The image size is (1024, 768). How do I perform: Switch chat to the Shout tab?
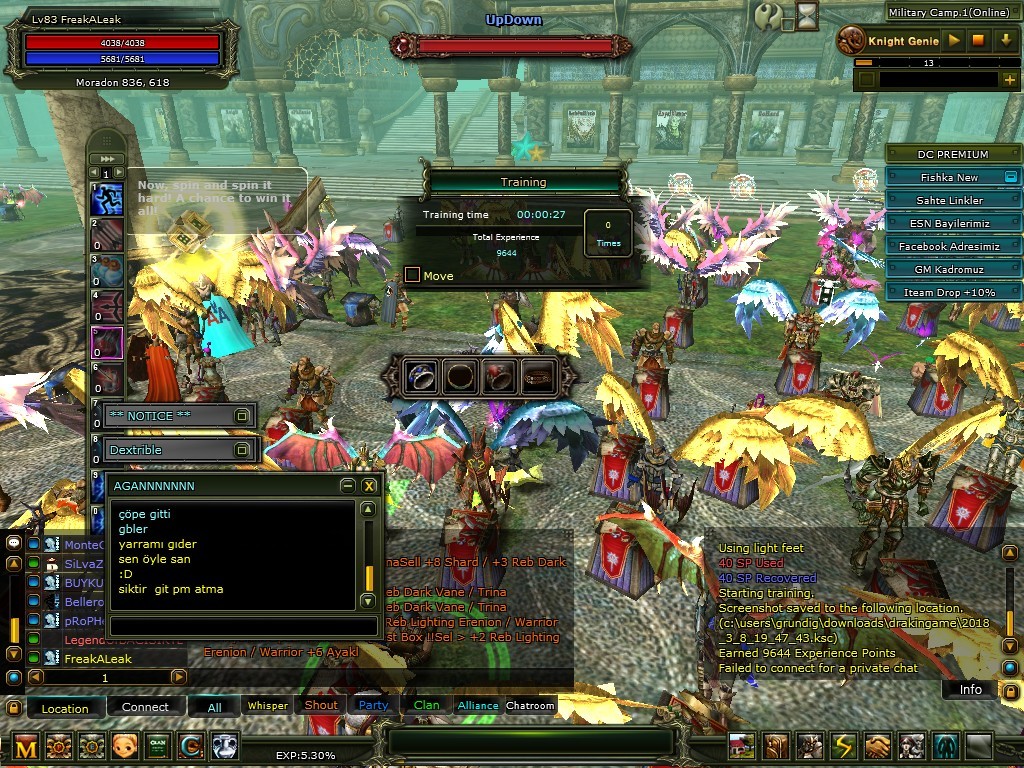point(321,705)
